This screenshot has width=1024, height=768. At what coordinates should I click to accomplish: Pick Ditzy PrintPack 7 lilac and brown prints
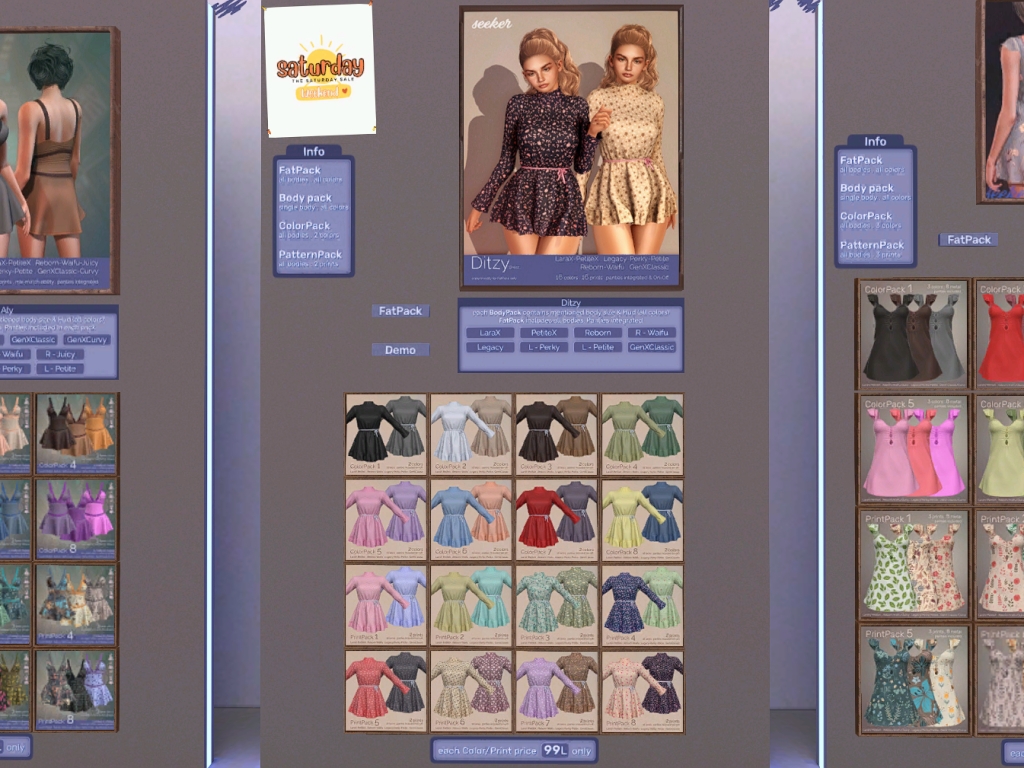556,690
